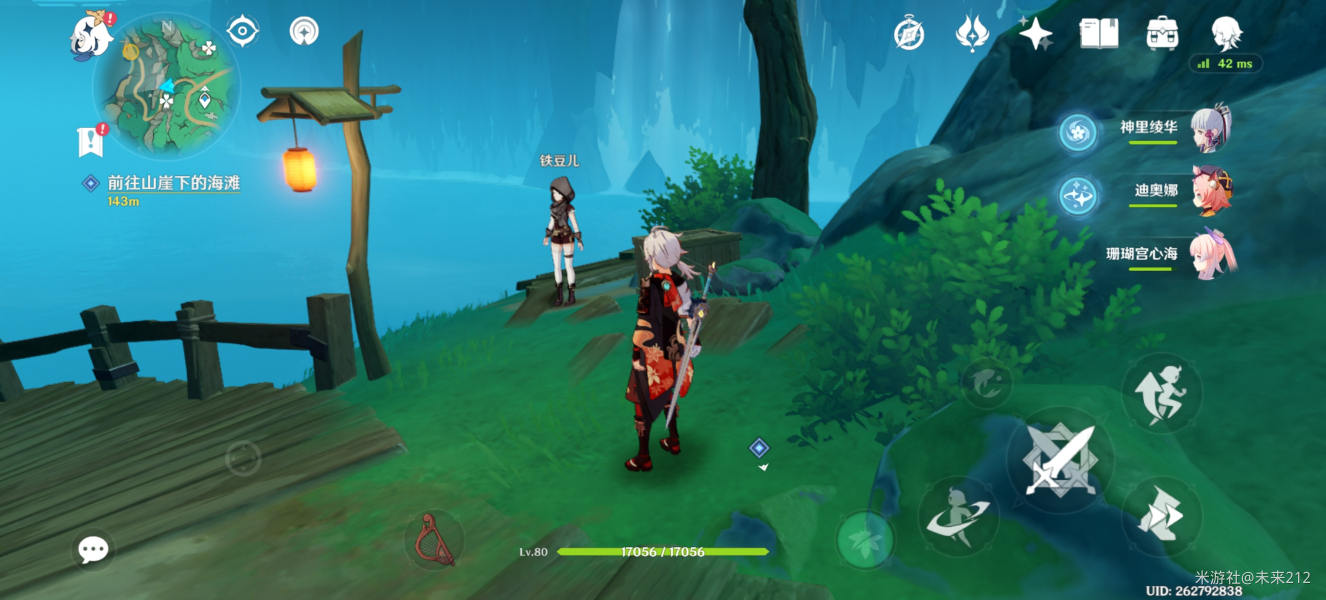Open the character screen icon
The width and height of the screenshot is (1326, 600).
tap(1226, 34)
